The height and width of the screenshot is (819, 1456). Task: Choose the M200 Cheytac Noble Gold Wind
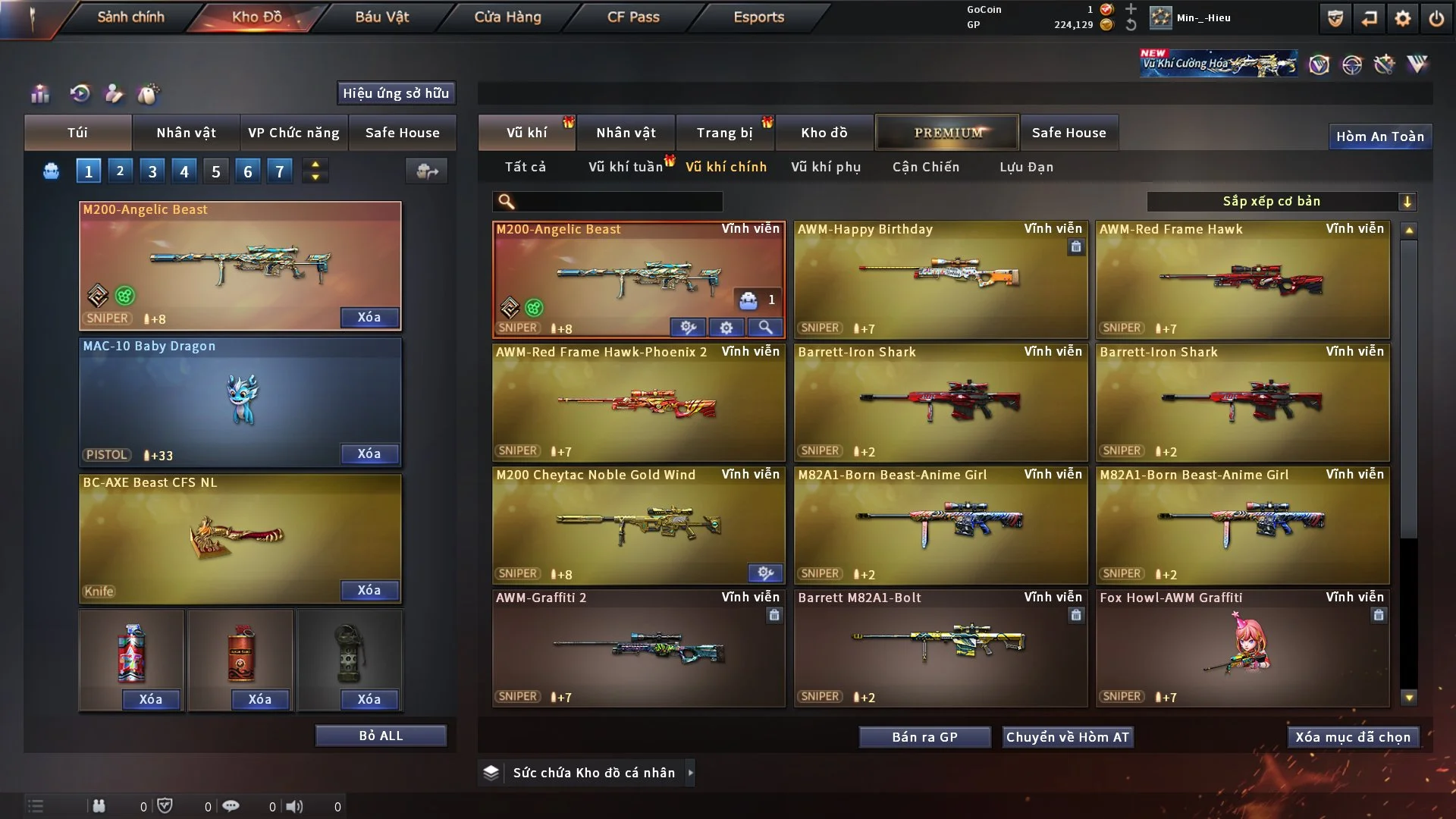(x=639, y=525)
